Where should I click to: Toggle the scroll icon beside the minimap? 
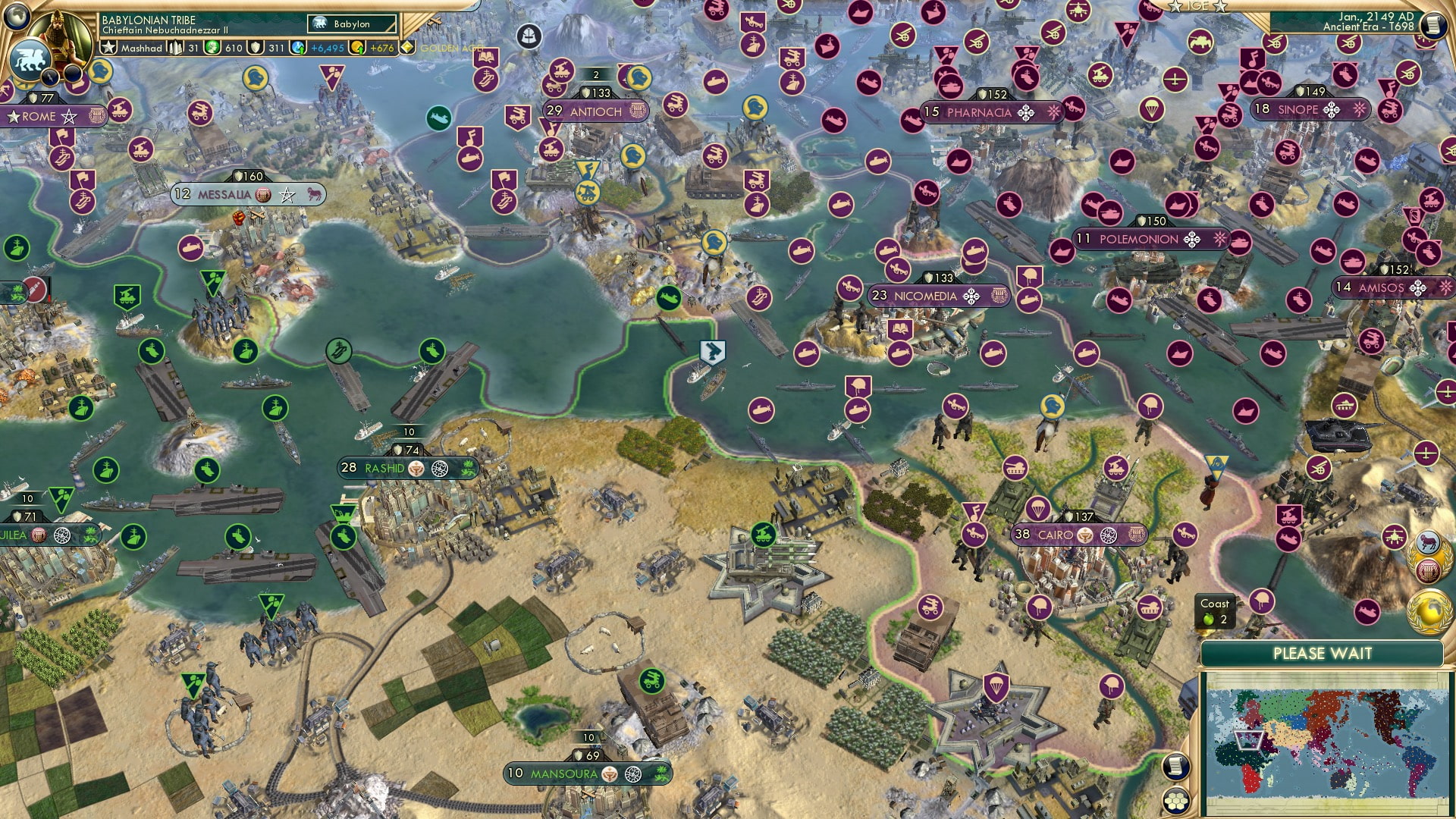tap(1176, 766)
